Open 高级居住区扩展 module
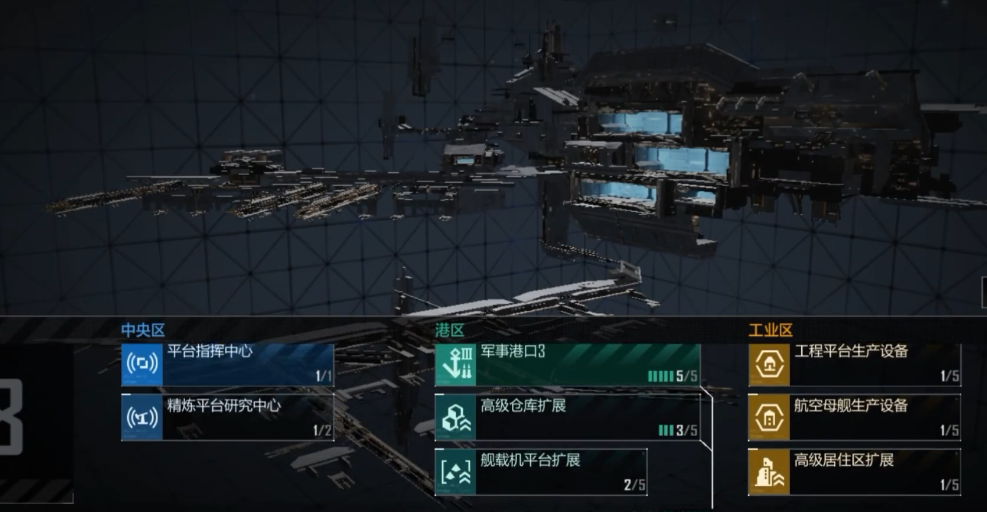This screenshot has width=987, height=512. [x=855, y=472]
